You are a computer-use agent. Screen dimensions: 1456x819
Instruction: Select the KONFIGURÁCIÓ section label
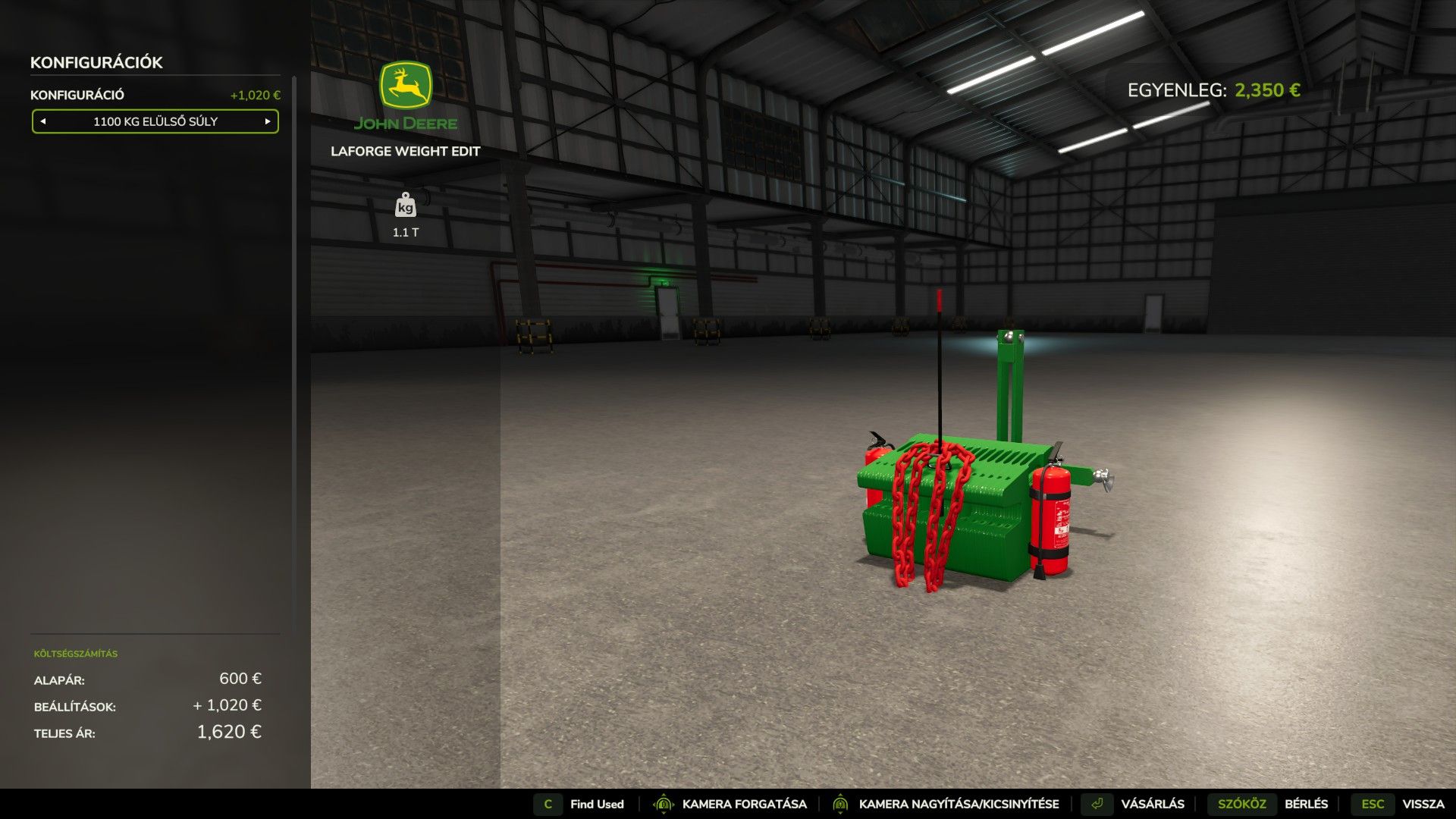pyautogui.click(x=78, y=95)
